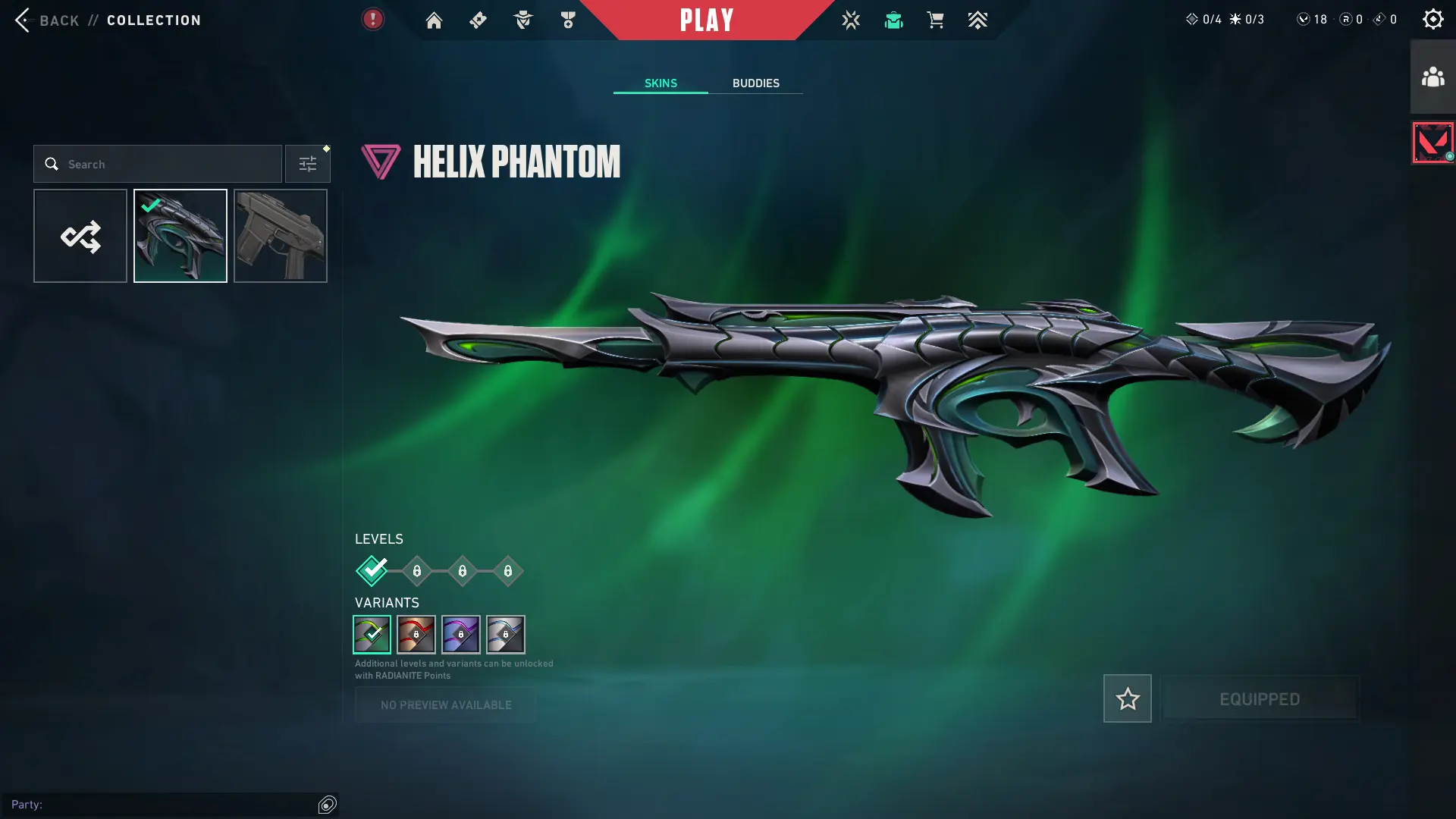Screen dimensions: 1456x819
Task: Open the settings gear
Action: 1432,20
